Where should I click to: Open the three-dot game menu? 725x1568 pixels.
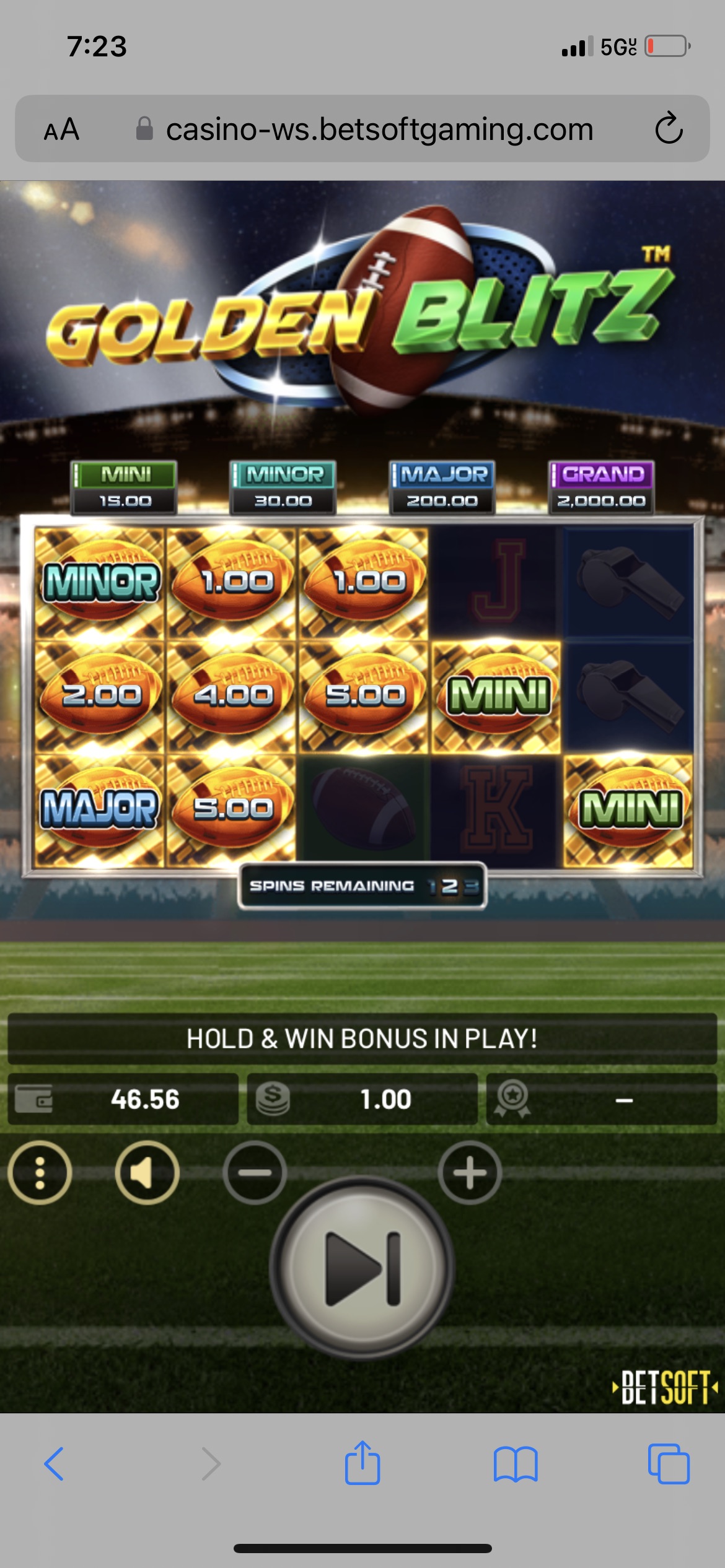coord(40,1172)
